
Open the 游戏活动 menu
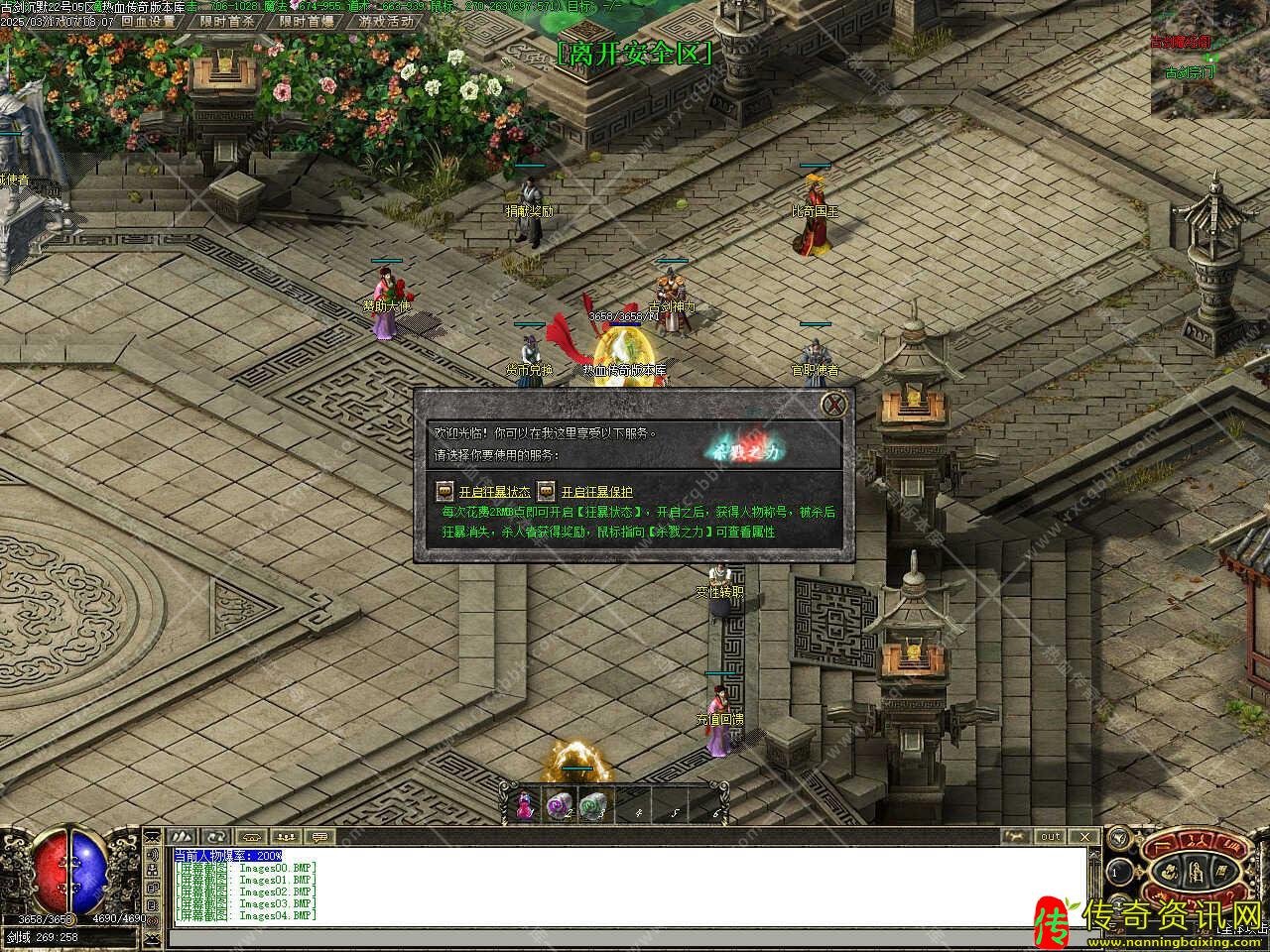click(386, 21)
